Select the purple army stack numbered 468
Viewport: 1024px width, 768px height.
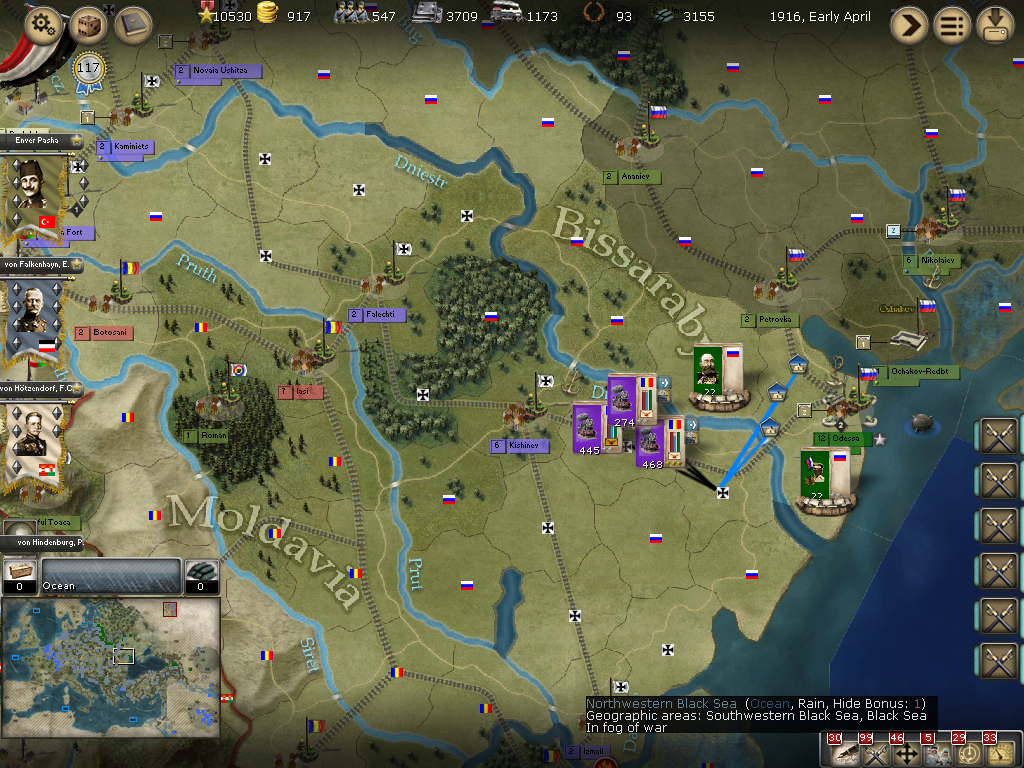click(652, 441)
